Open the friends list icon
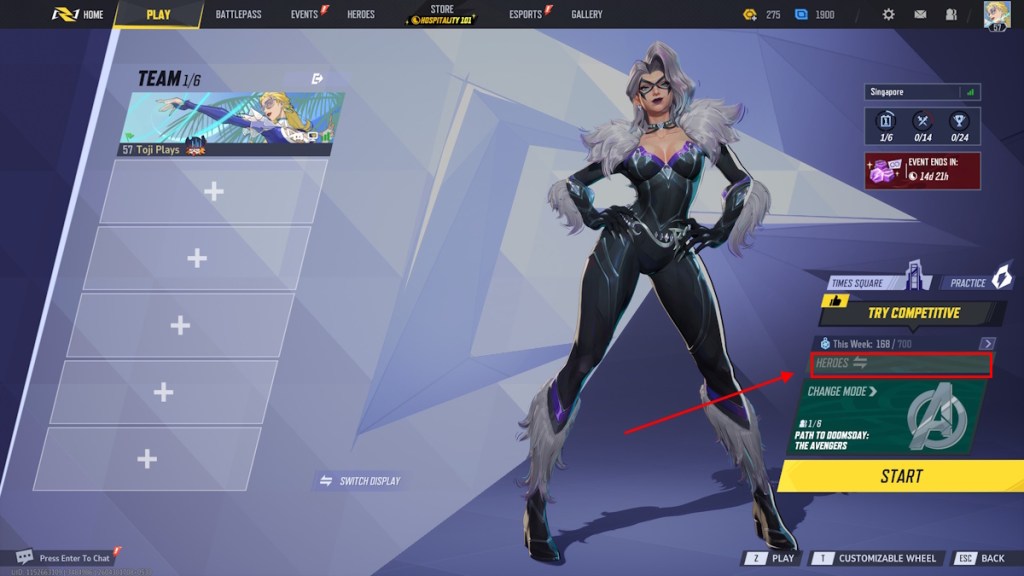This screenshot has width=1024, height=576. pyautogui.click(x=950, y=14)
